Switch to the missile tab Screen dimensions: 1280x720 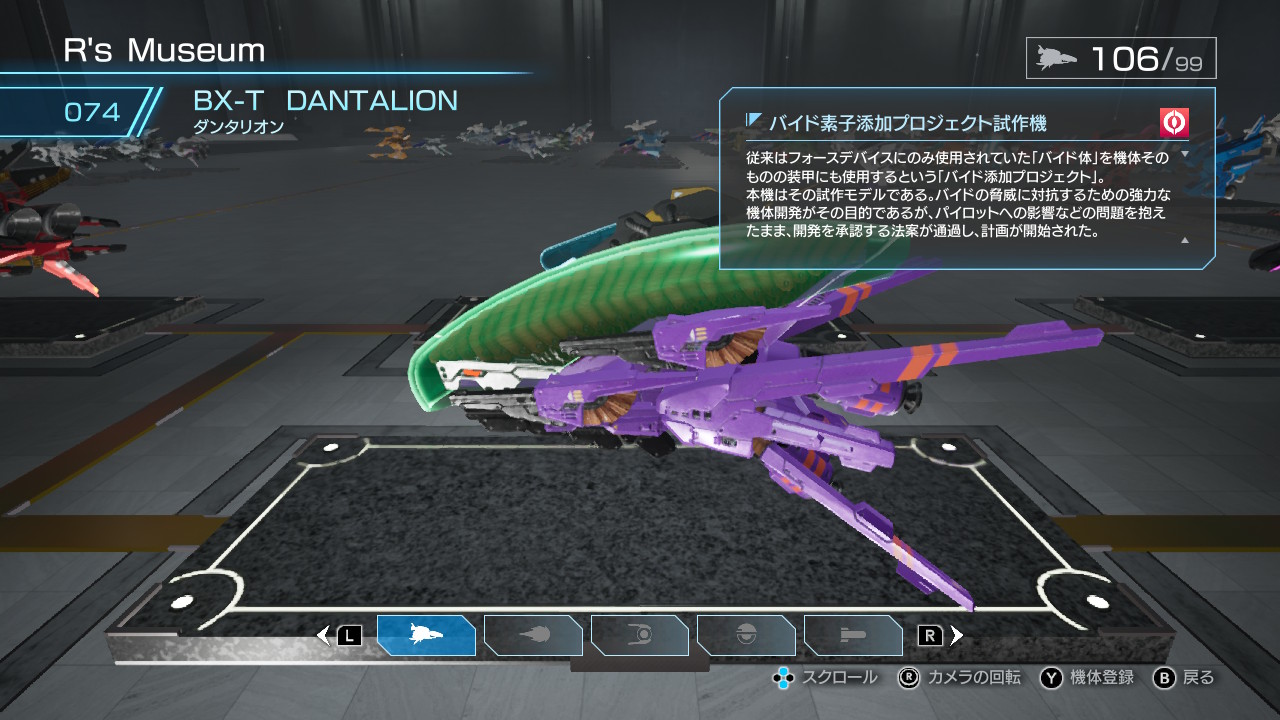853,635
